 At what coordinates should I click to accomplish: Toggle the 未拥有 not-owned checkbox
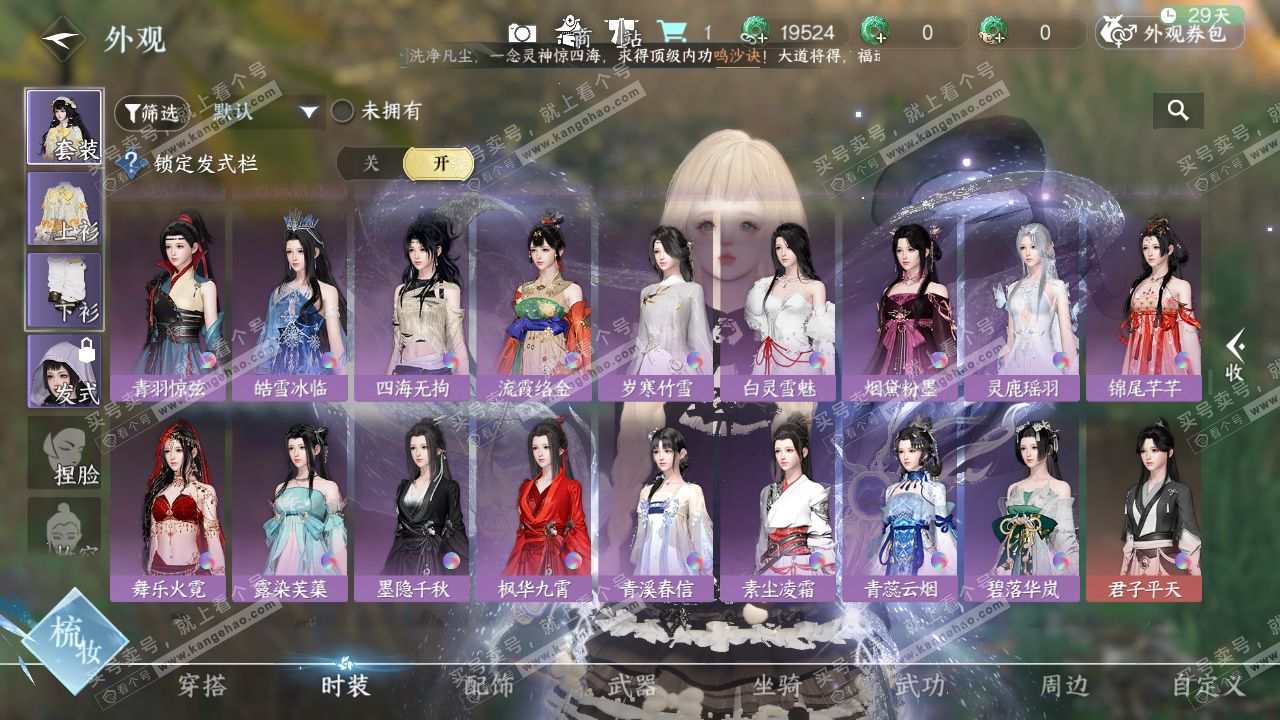[x=343, y=112]
